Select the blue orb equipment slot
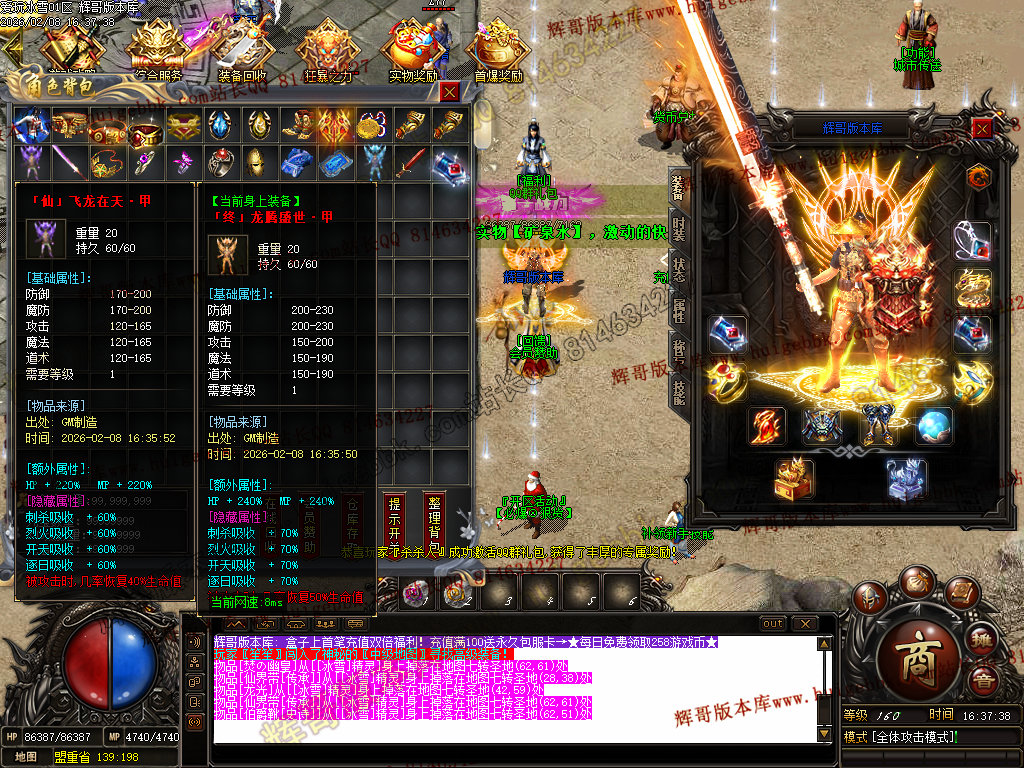 (933, 426)
